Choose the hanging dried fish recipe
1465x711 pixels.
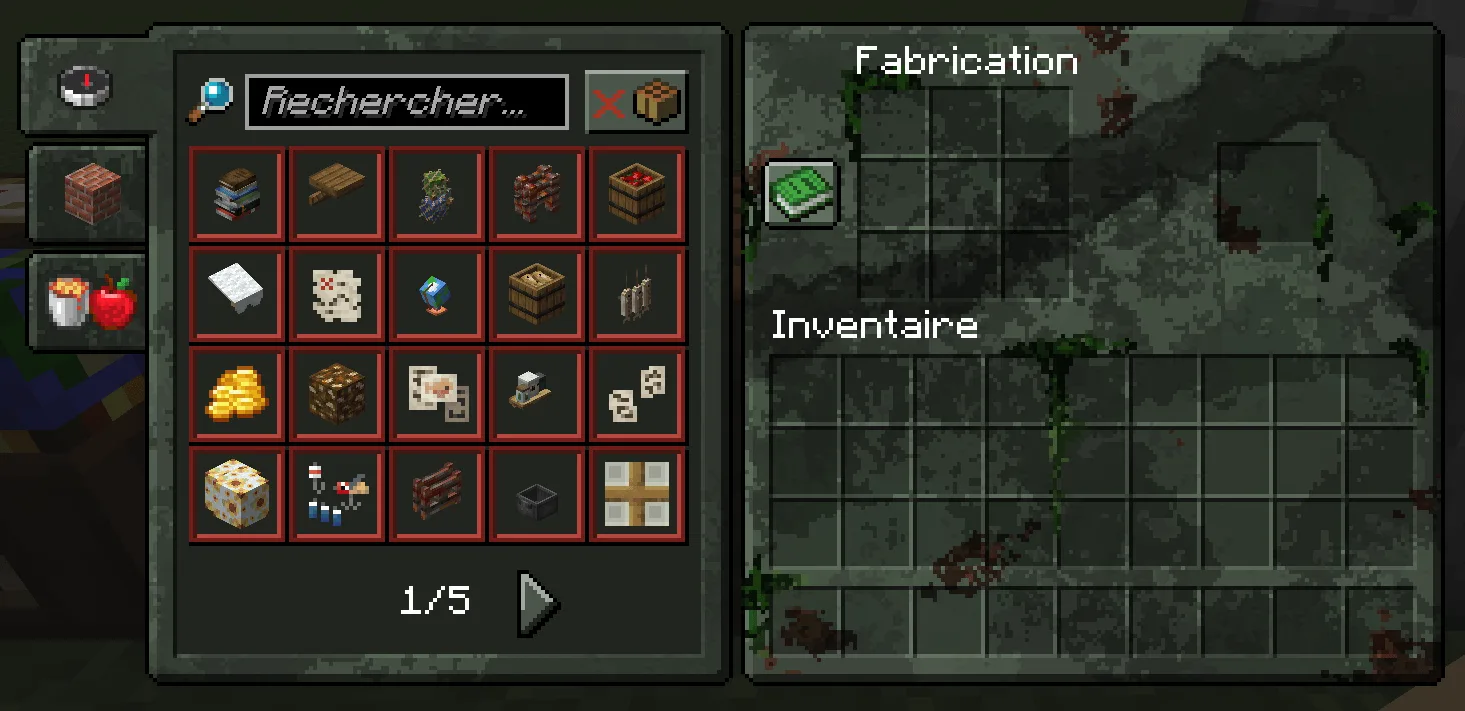637,295
